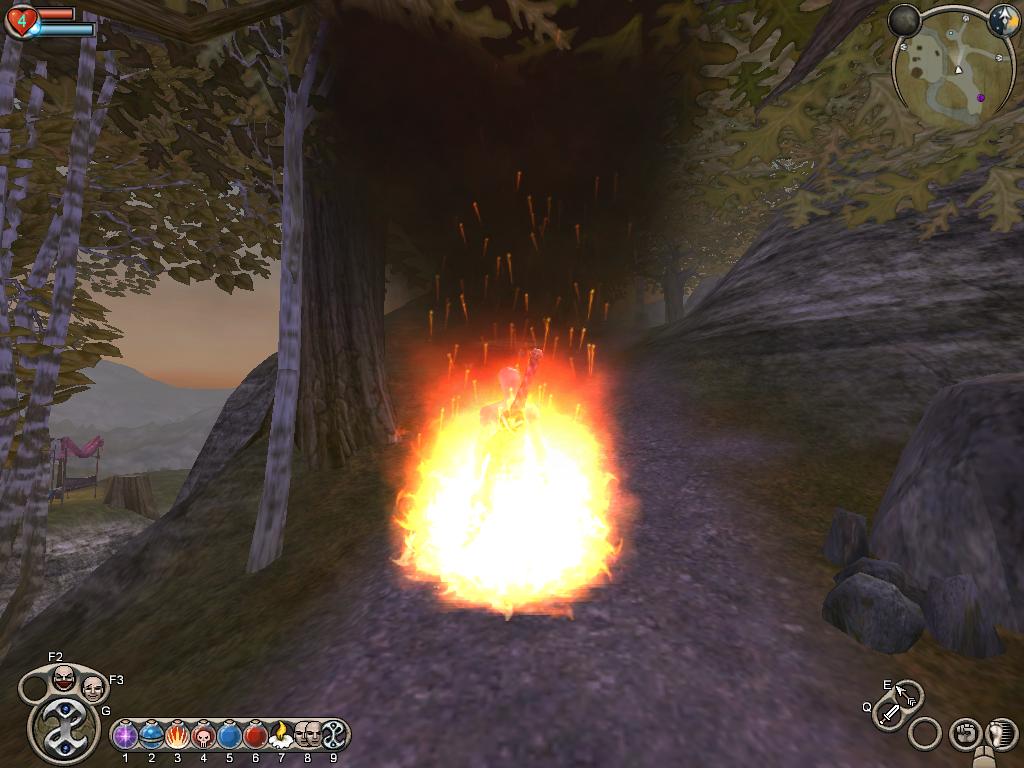Click the dark orb on the minimap frame
The image size is (1024, 768).
904,20
